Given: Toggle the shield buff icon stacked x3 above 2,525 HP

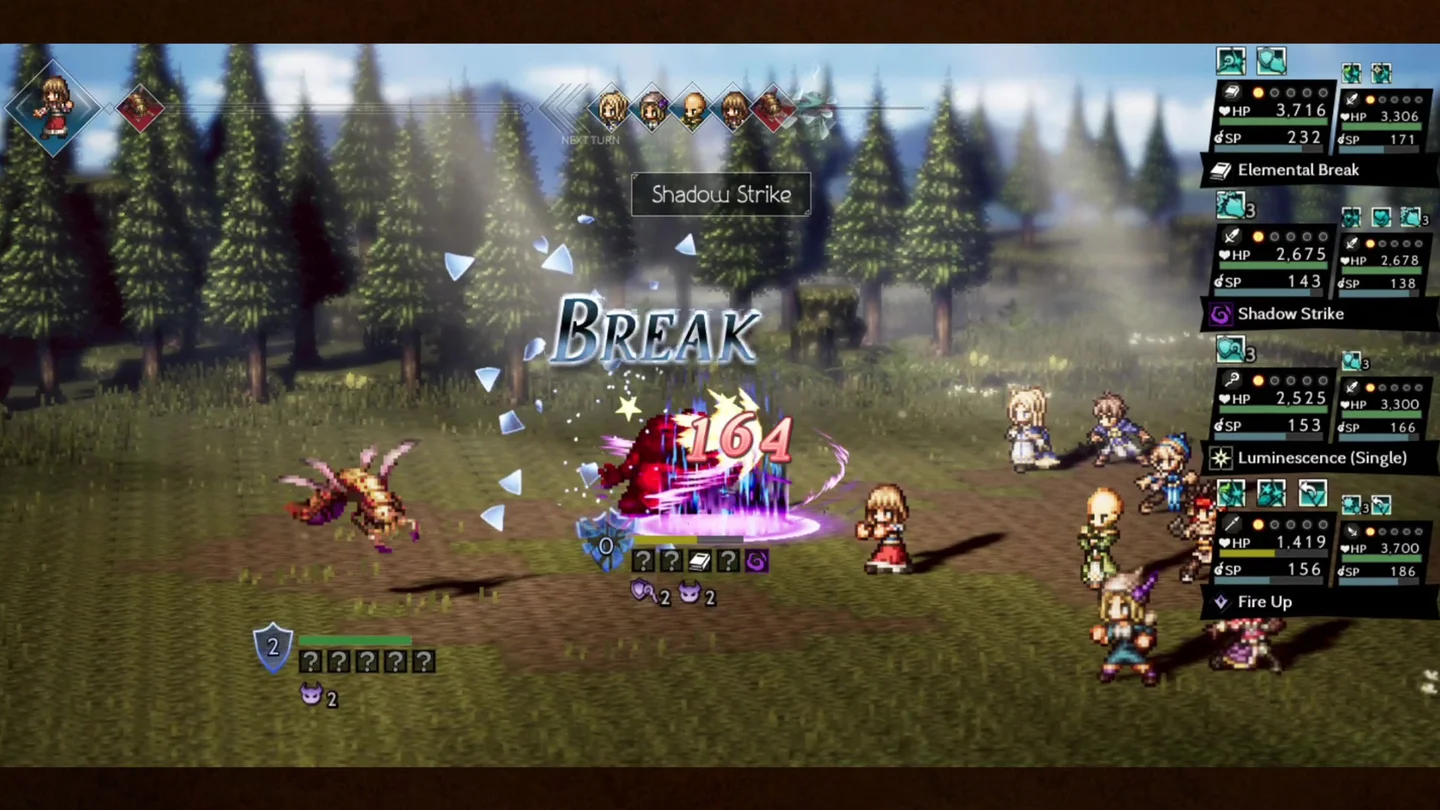Looking at the screenshot, I should [x=1230, y=347].
